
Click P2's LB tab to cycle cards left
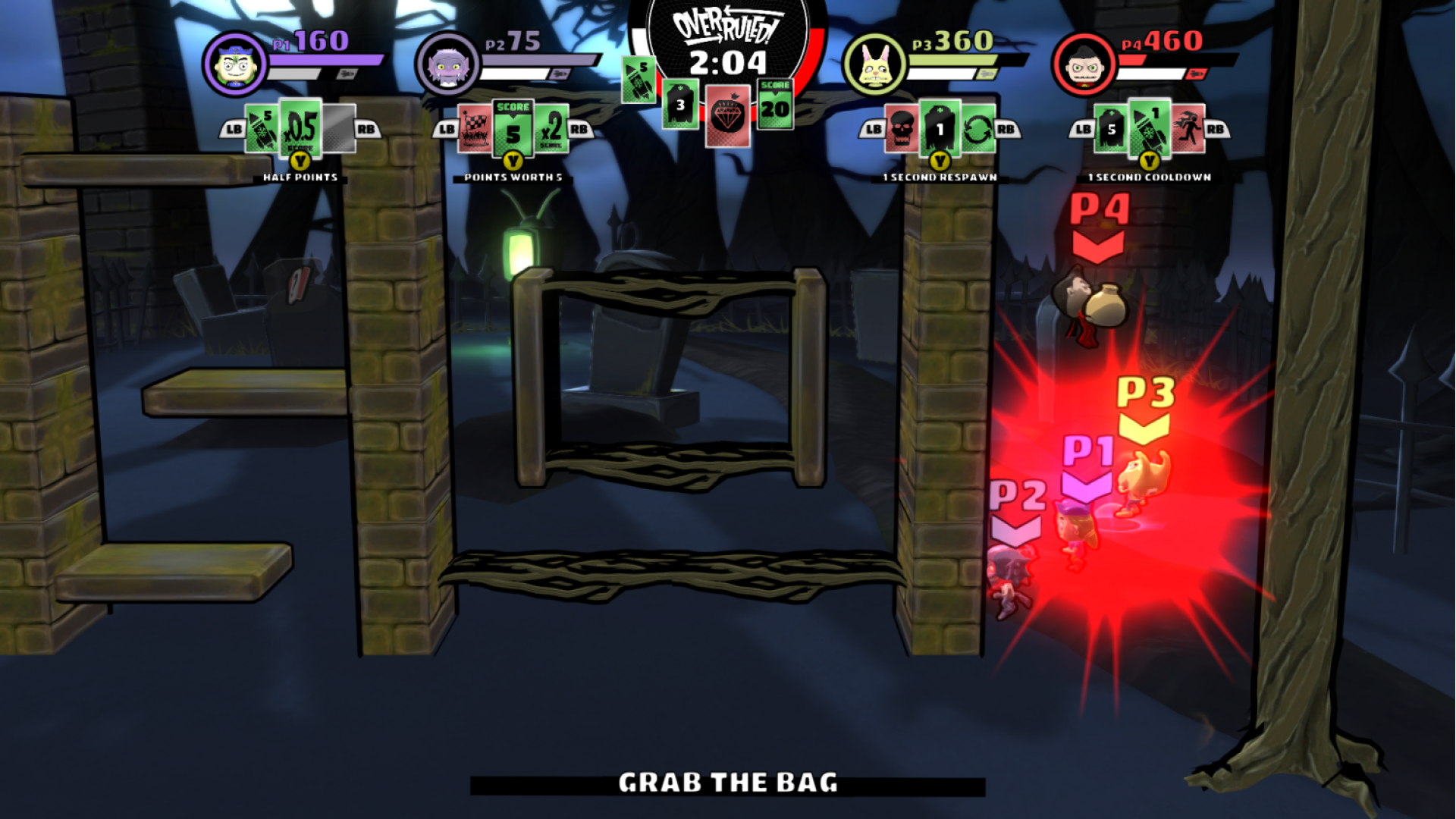pyautogui.click(x=446, y=129)
